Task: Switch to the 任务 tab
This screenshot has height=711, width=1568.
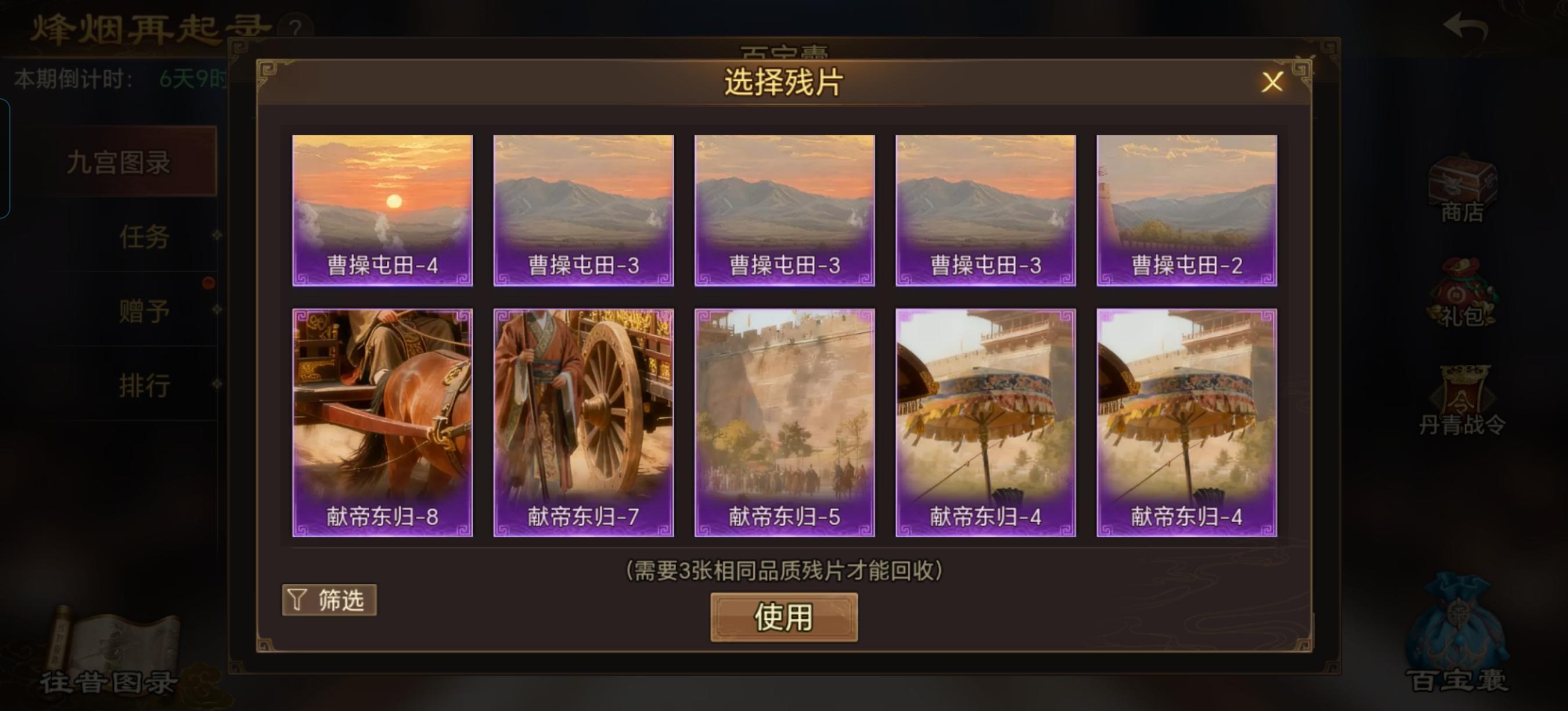Action: pyautogui.click(x=143, y=238)
